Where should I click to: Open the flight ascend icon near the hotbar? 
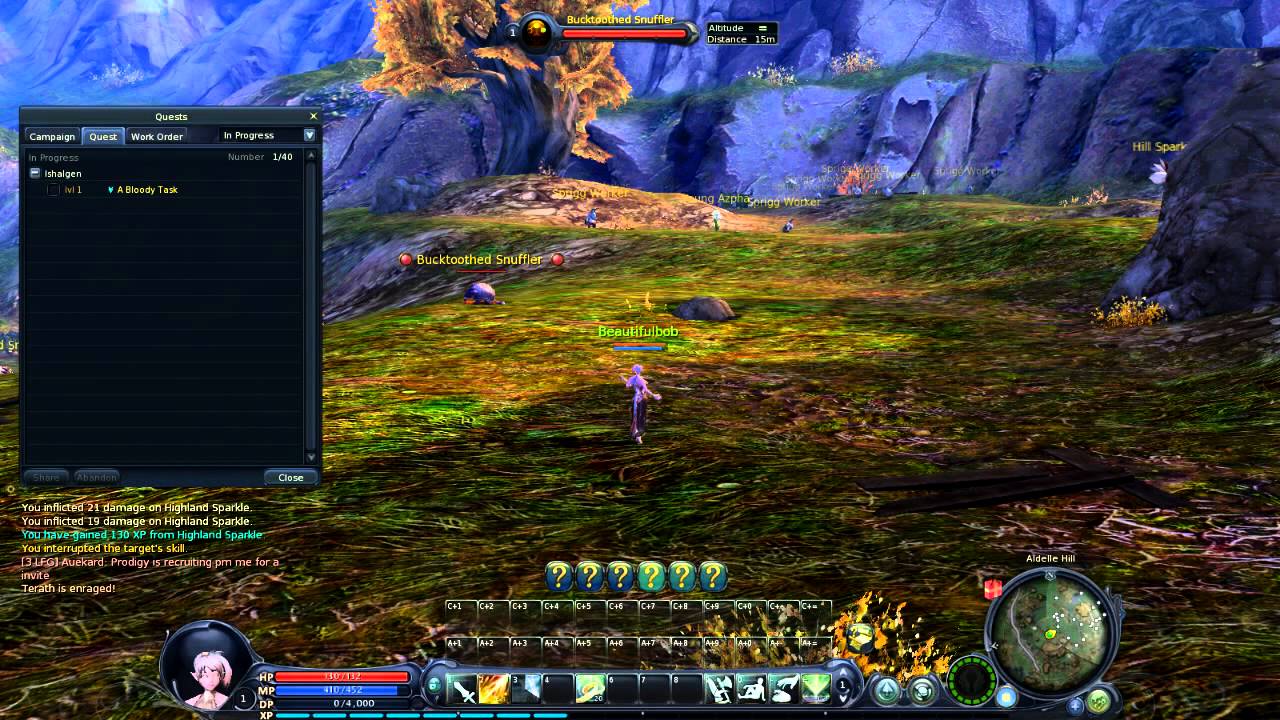[x=886, y=691]
